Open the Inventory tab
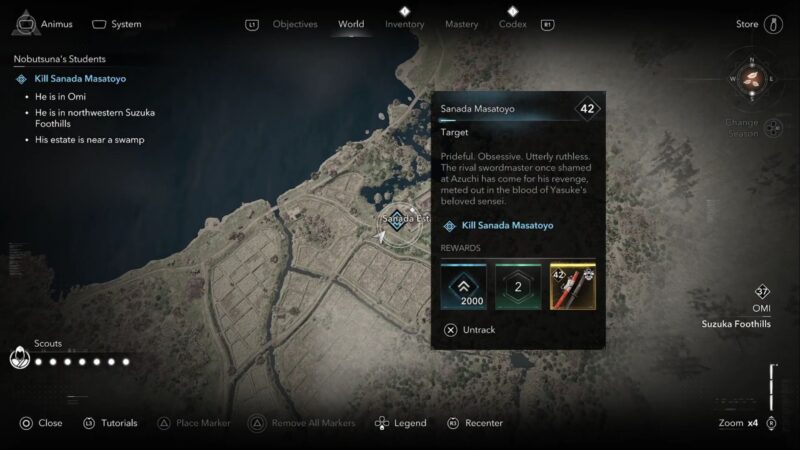800x450 pixels. [405, 24]
